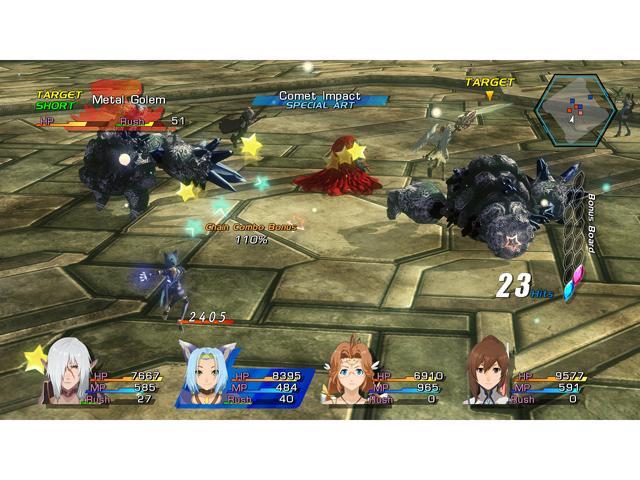Select the white-haired character portrait

point(65,373)
